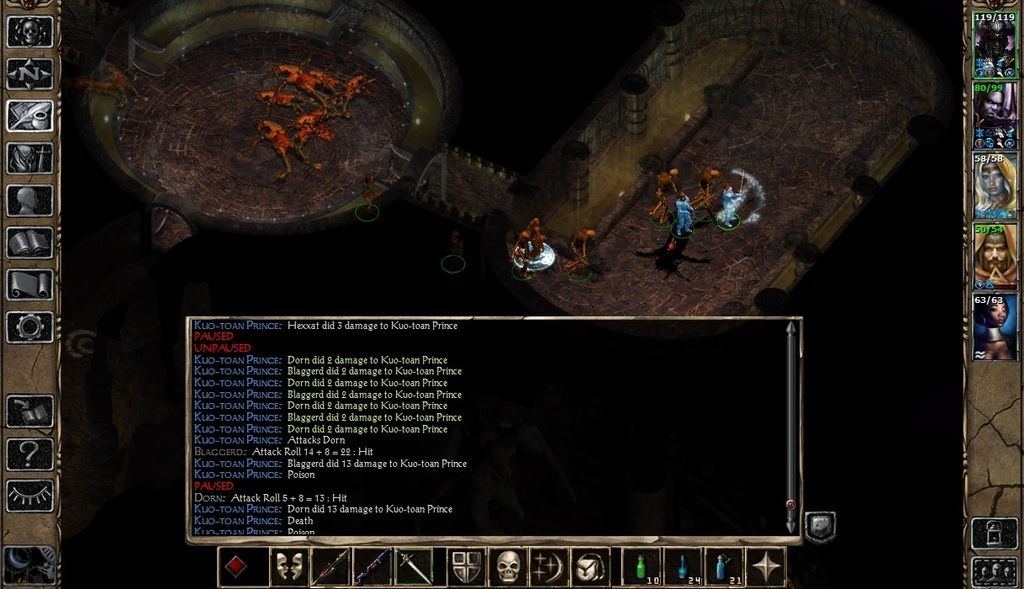Activate the twin masks ability button
1024x589 pixels.
point(288,568)
